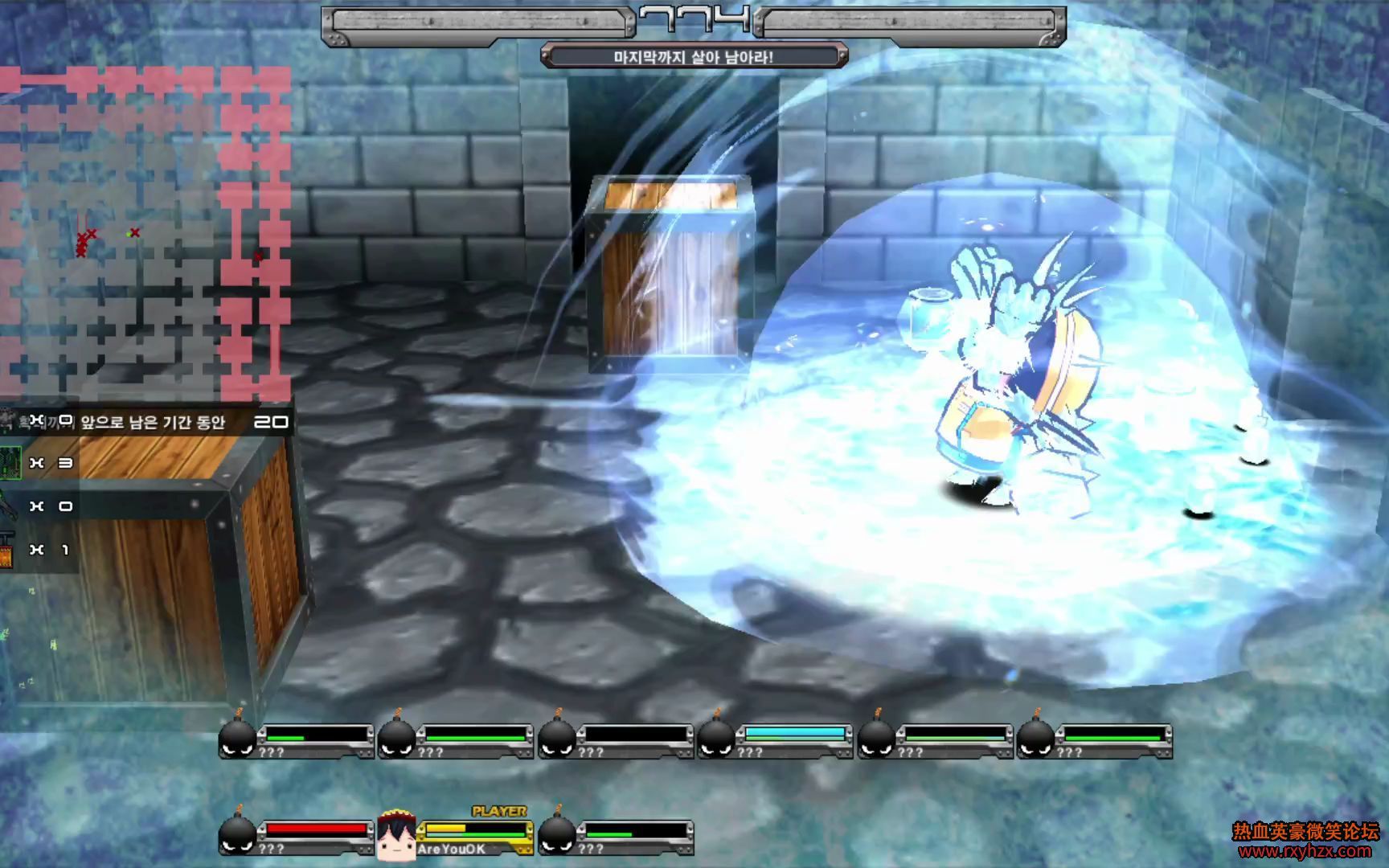1389x868 pixels.
Task: Click the dungeon maze minimap
Action: pos(145,233)
